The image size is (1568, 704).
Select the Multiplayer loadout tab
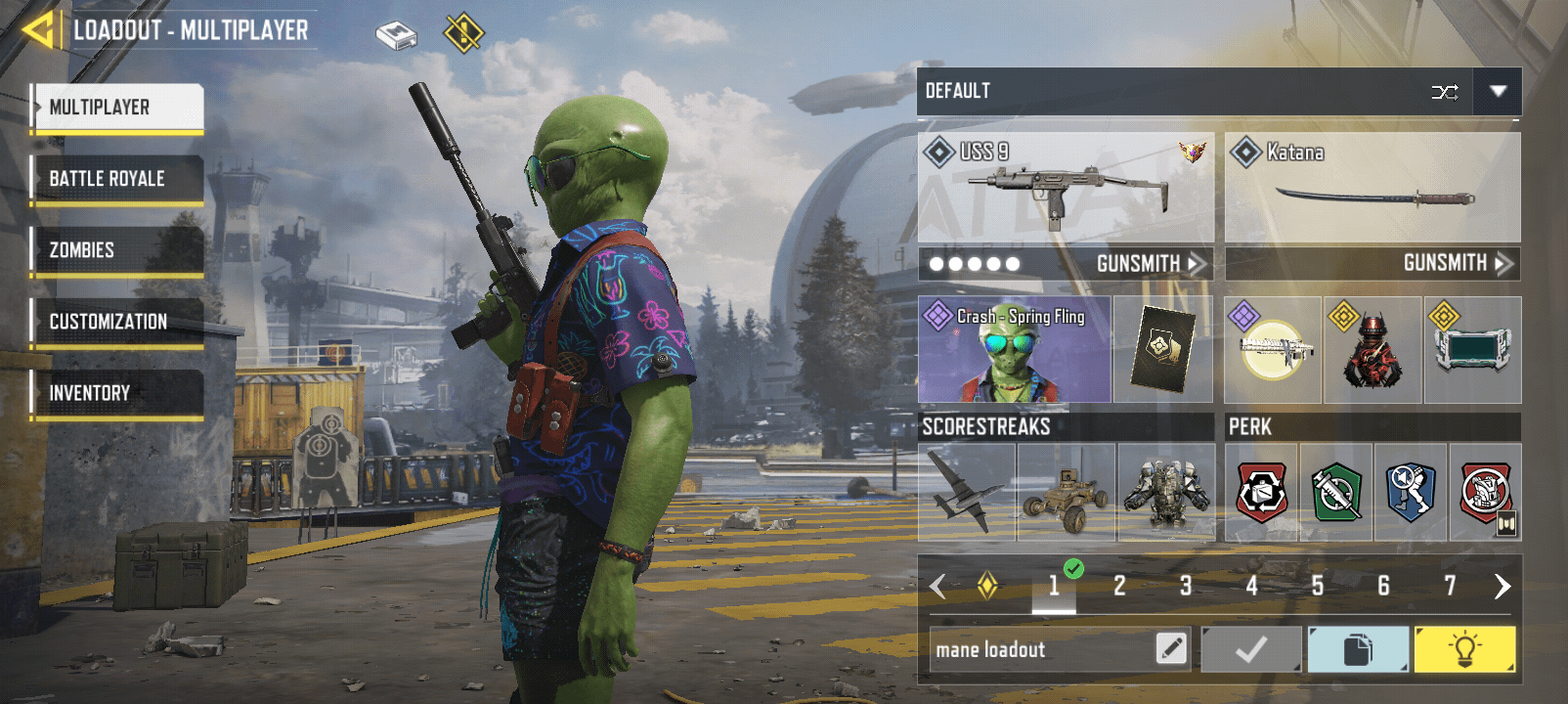point(117,108)
